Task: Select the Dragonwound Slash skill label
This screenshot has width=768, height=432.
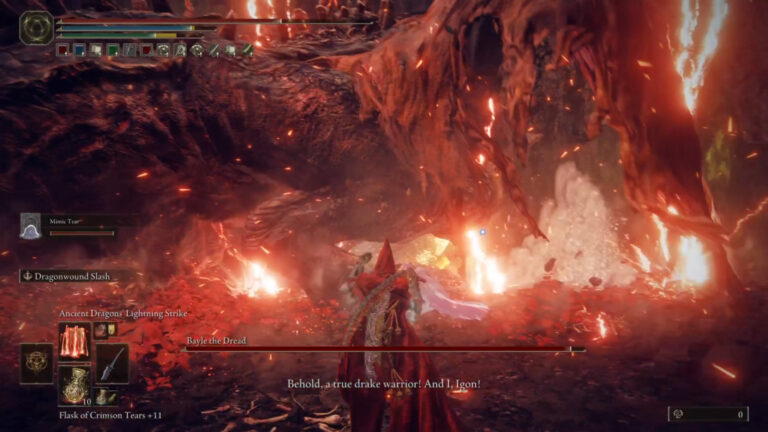Action: (65, 276)
